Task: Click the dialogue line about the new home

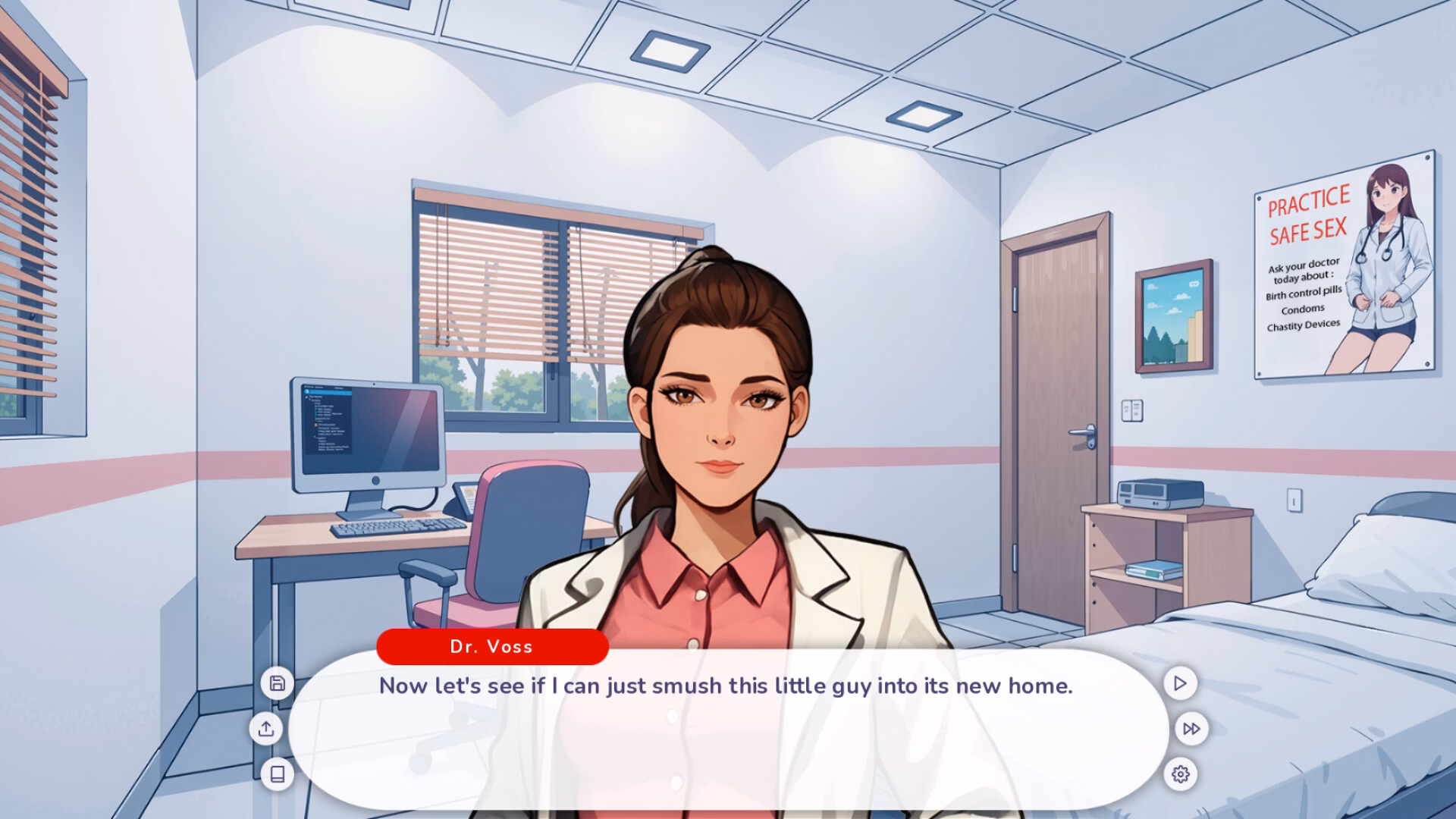Action: [724, 685]
